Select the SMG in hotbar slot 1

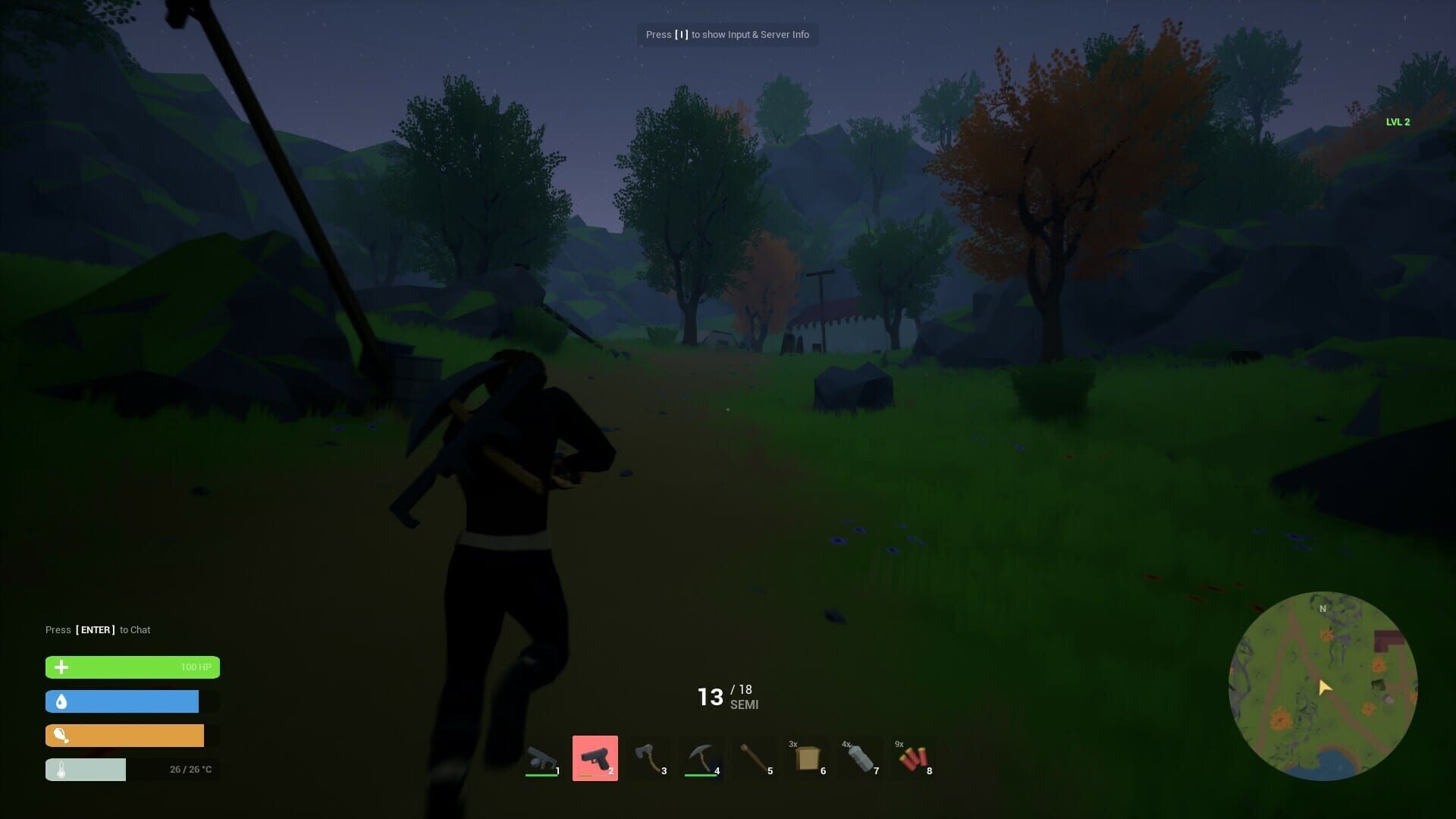pyautogui.click(x=541, y=758)
